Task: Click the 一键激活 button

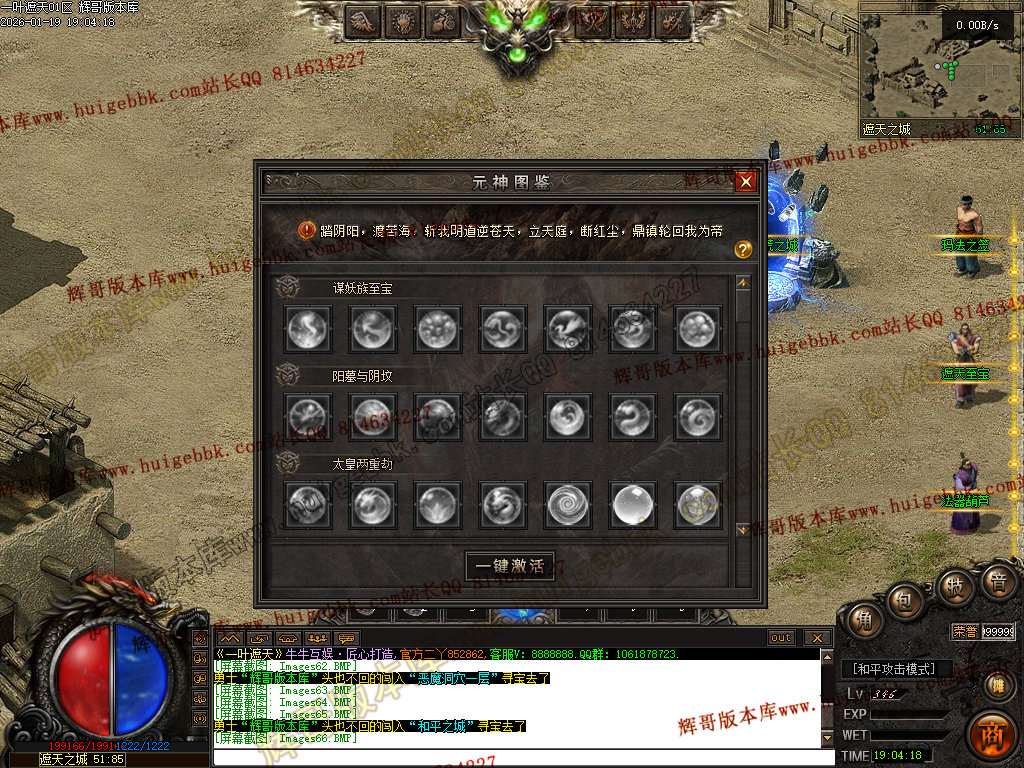Action: 510,566
